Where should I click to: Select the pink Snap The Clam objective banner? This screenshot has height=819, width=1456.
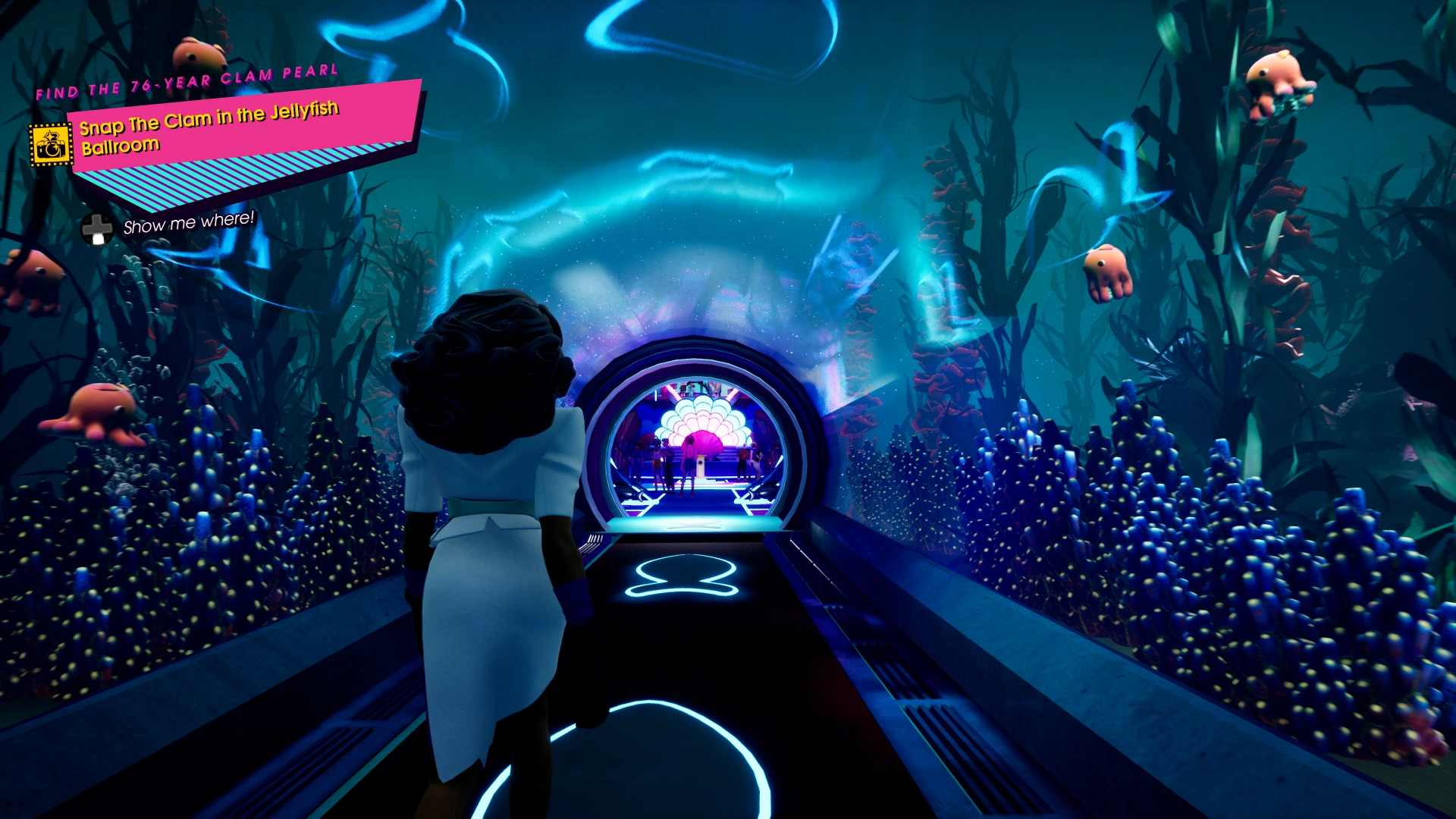point(243,127)
